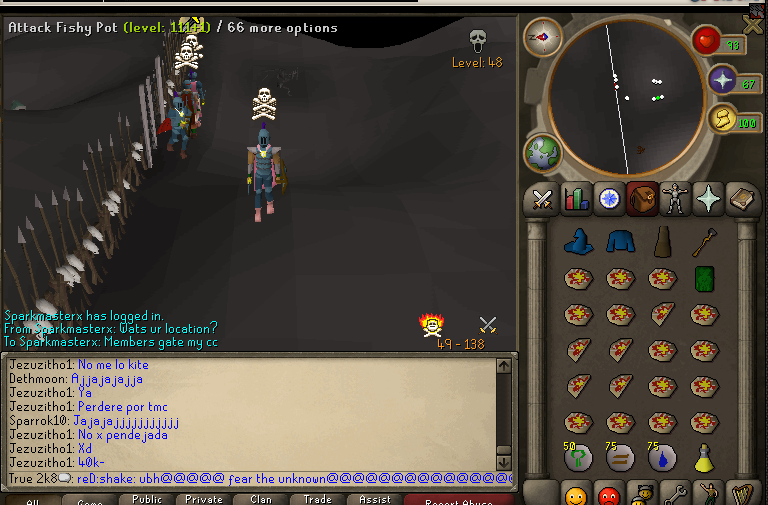768x505 pixels.
Task: Click the compass to face north
Action: pos(543,37)
